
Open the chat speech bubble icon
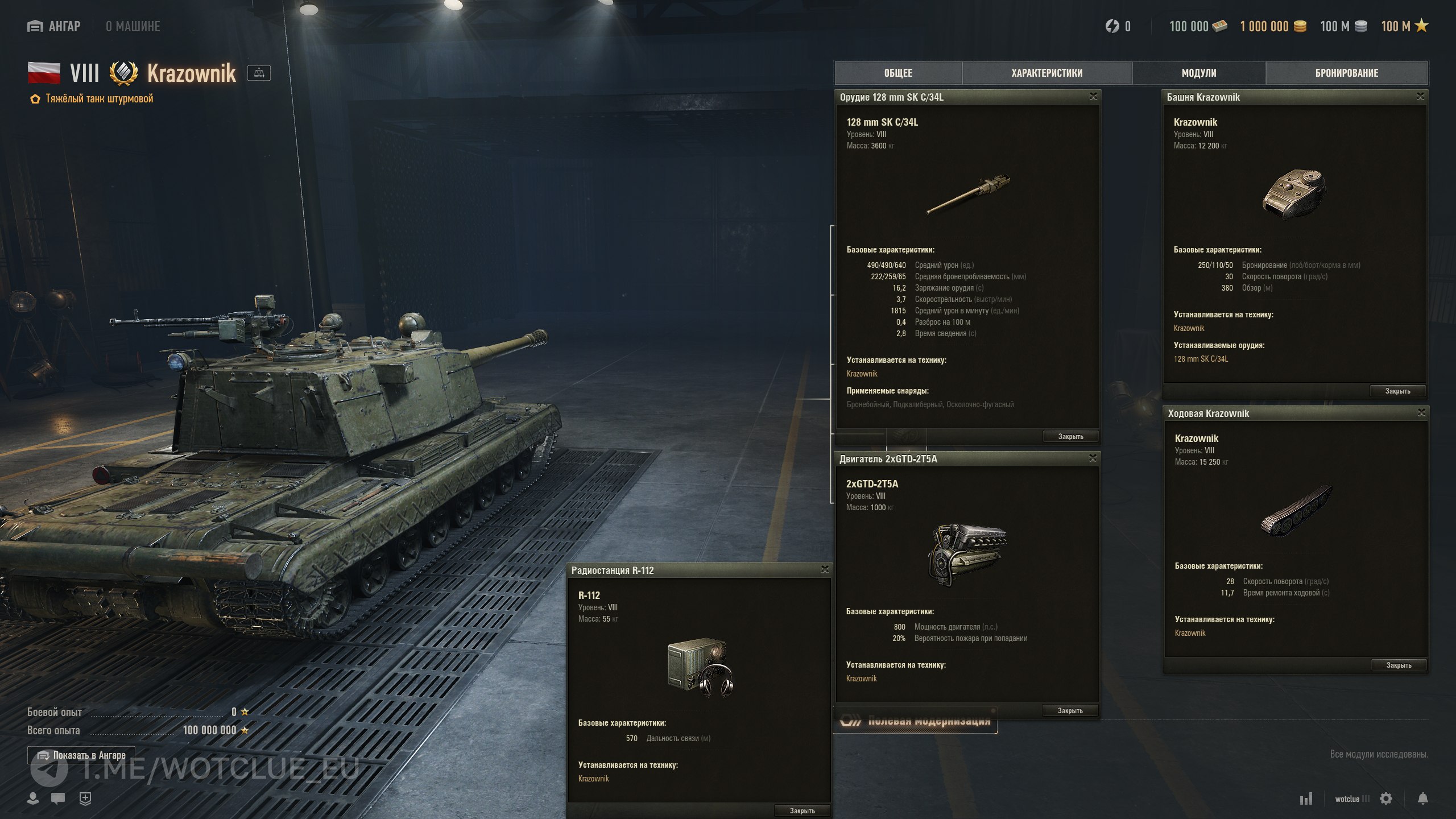point(58,799)
